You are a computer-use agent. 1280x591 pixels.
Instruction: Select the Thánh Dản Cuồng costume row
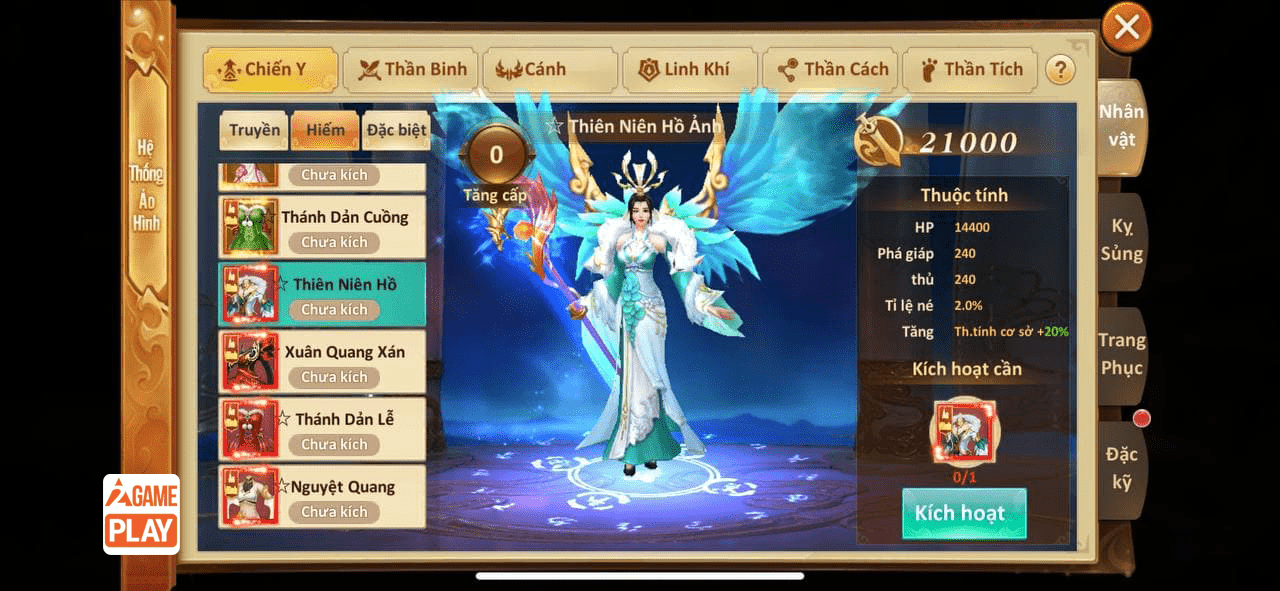[322, 227]
